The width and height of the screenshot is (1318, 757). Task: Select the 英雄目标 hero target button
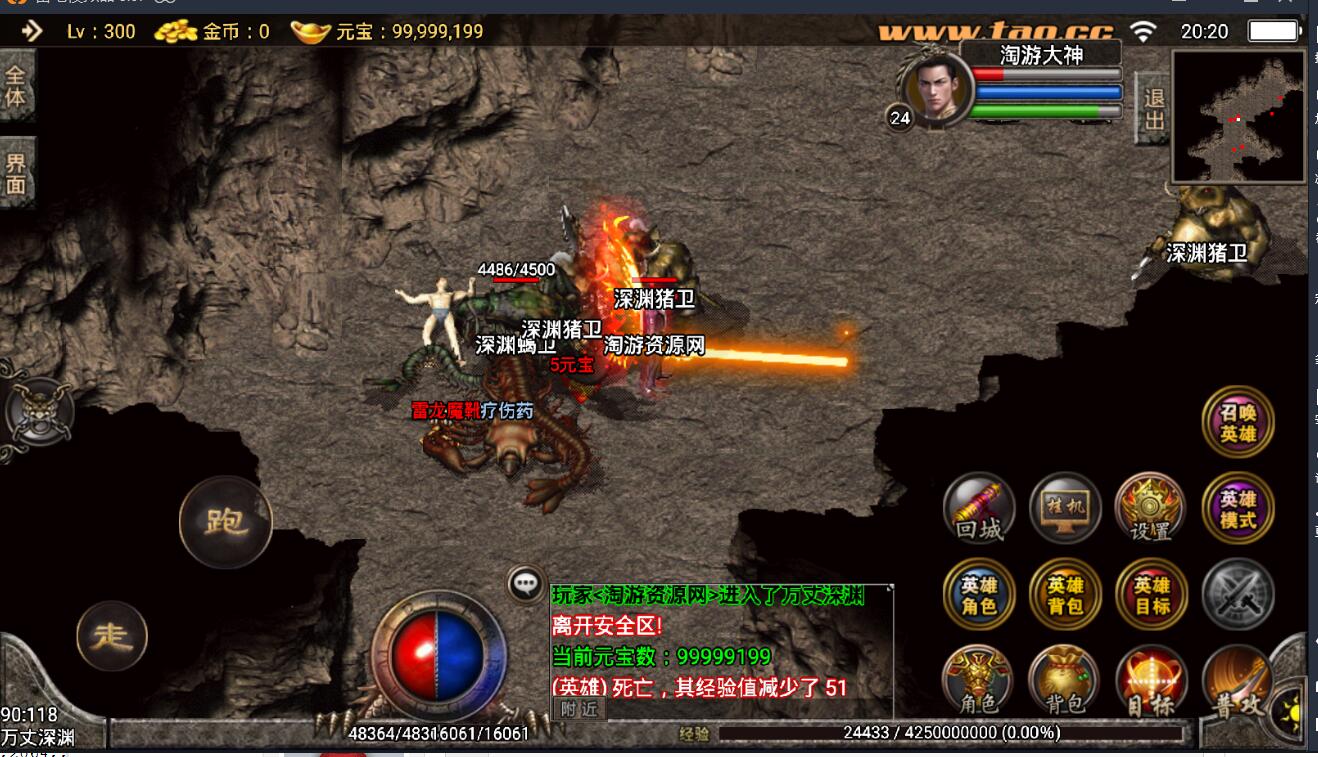click(x=1151, y=594)
